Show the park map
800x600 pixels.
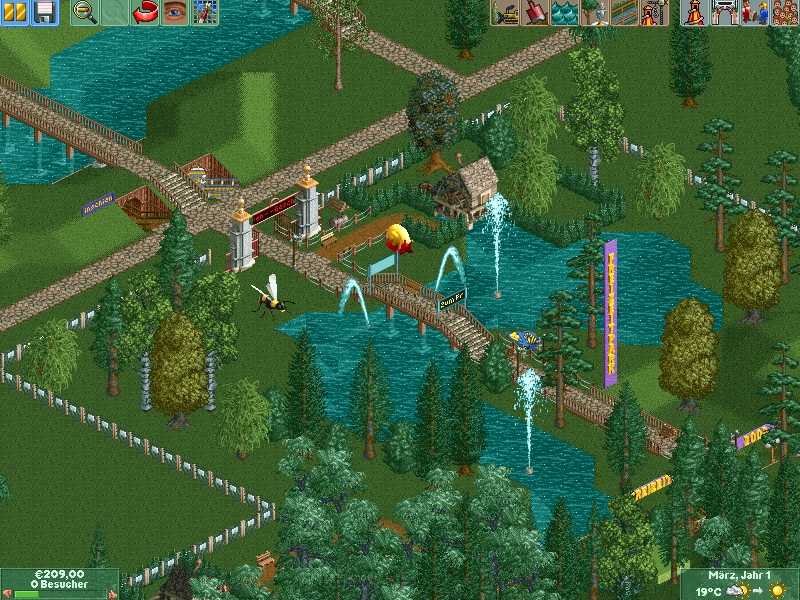(205, 12)
